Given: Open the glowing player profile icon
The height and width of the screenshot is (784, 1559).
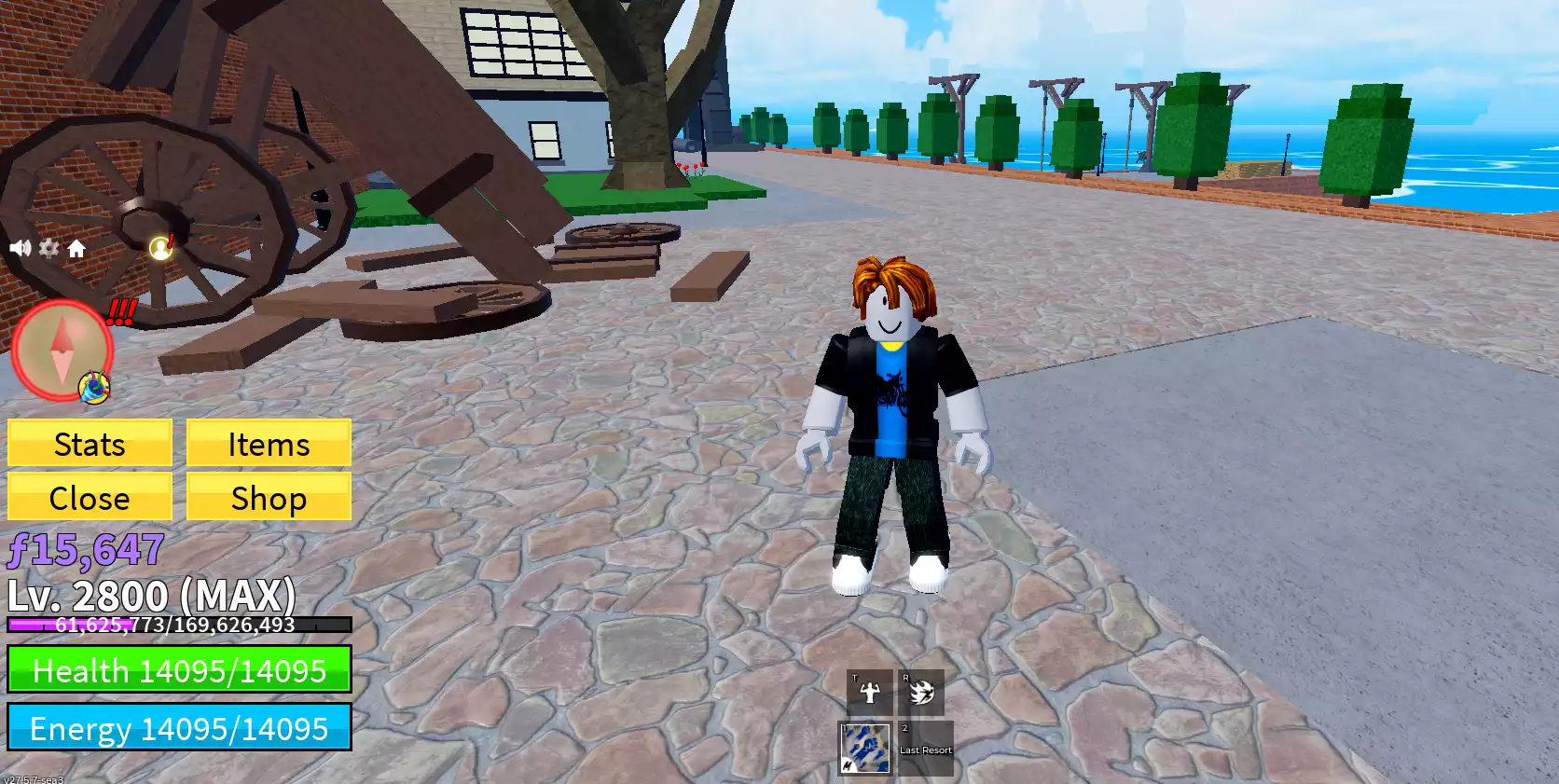Looking at the screenshot, I should tap(161, 247).
